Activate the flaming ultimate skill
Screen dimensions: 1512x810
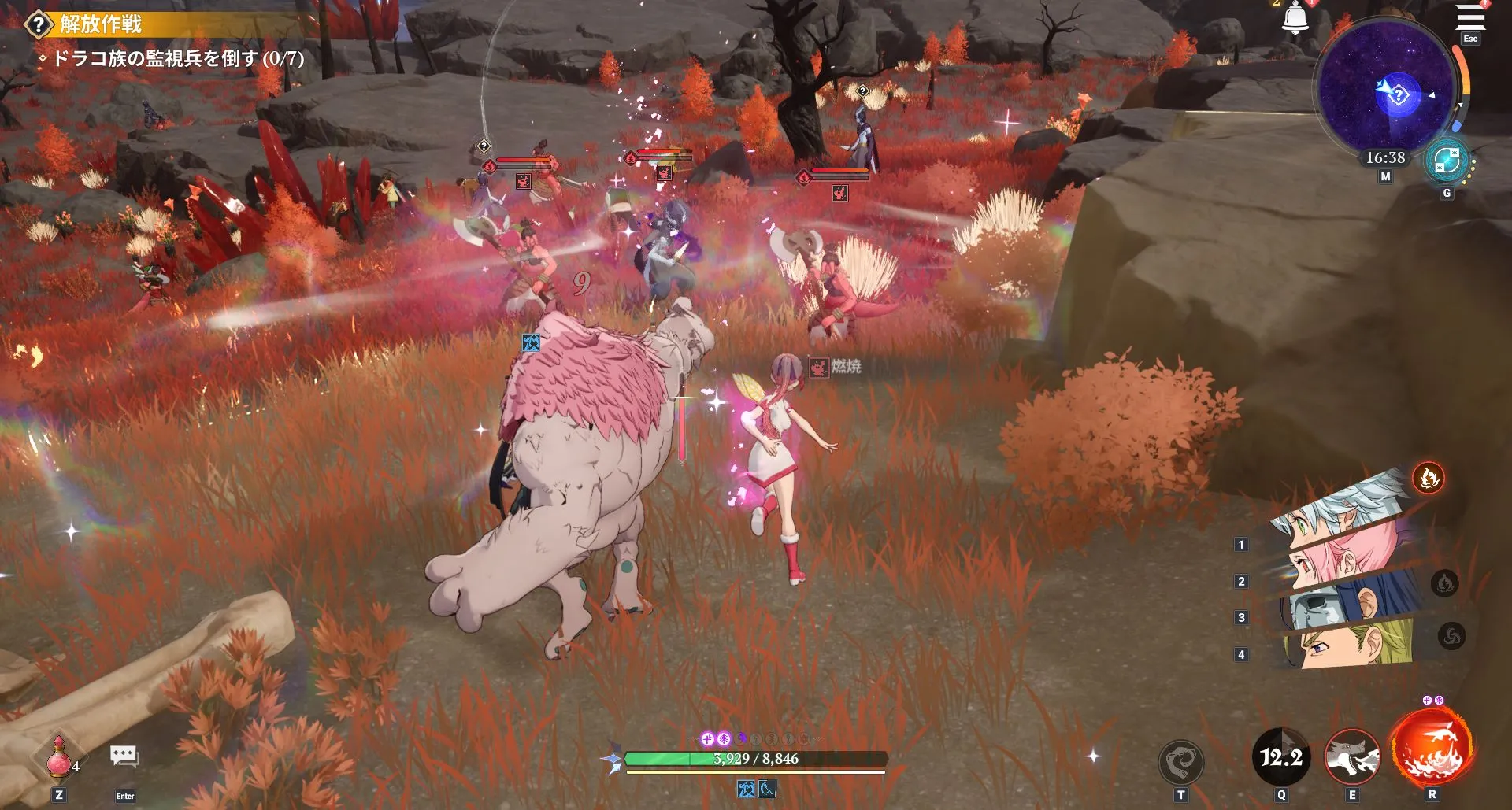[x=1431, y=749]
